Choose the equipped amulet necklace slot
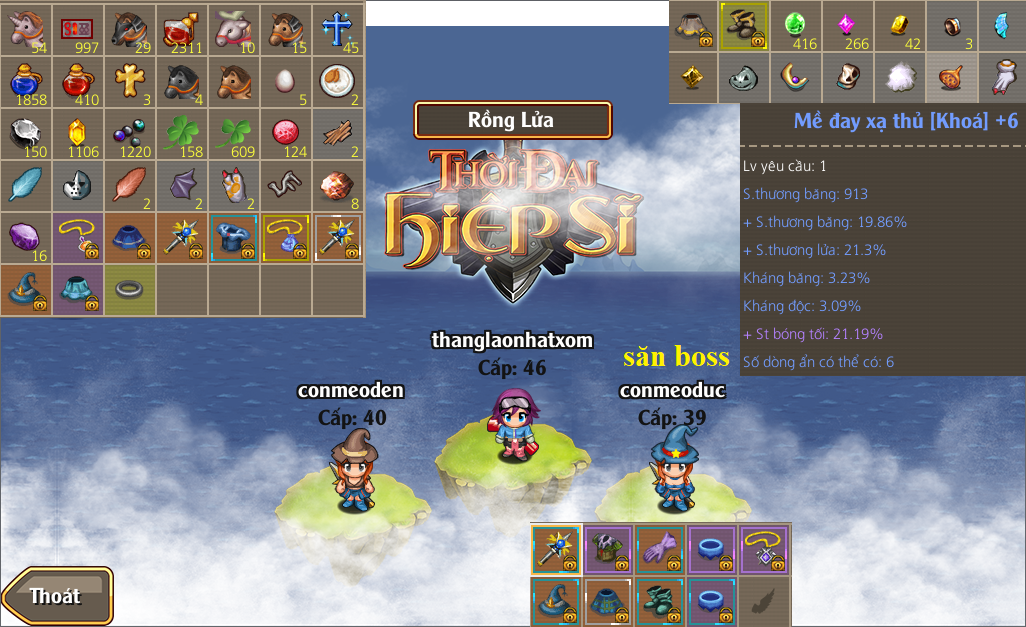 pyautogui.click(x=765, y=549)
